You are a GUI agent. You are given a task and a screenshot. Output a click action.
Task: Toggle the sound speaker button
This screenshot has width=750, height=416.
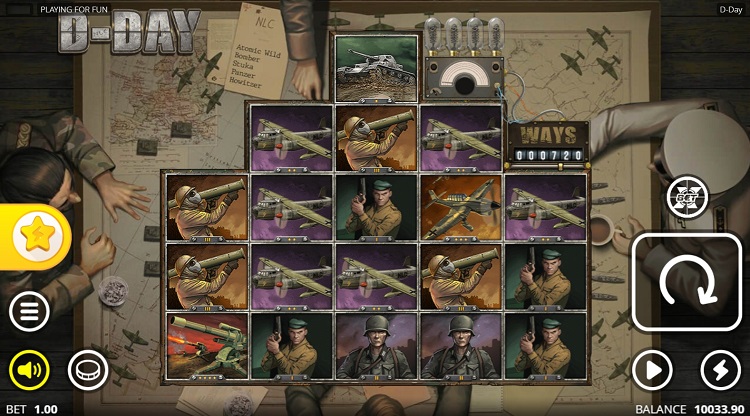coord(29,371)
